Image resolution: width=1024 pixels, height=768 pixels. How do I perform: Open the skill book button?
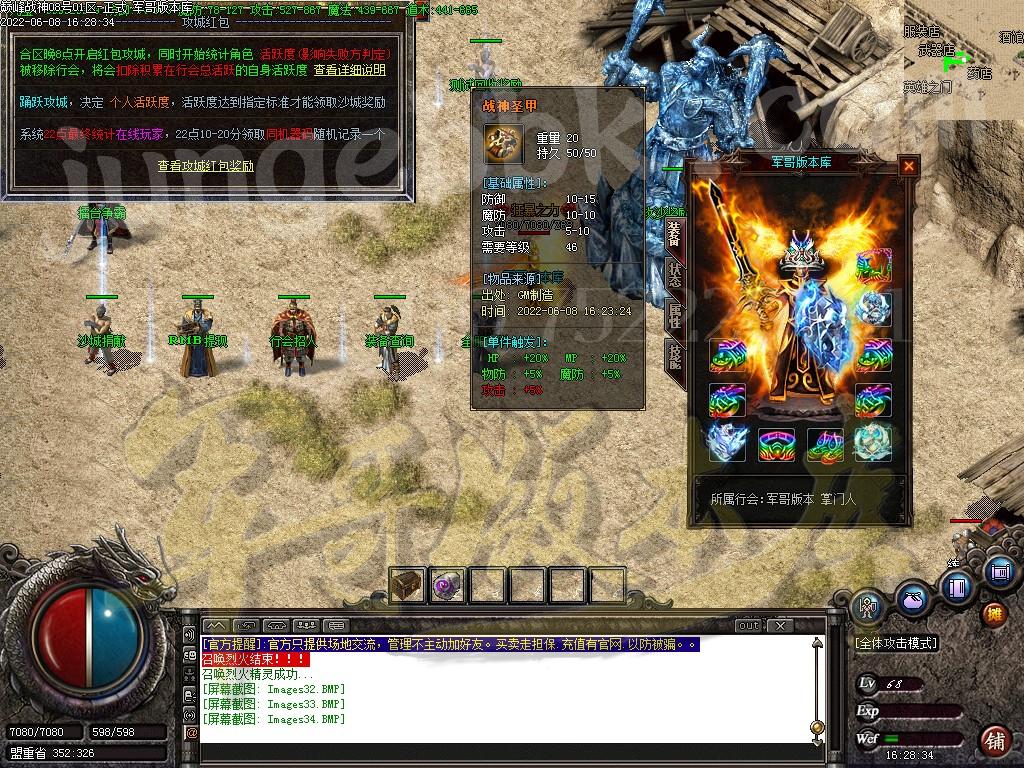[x=956, y=587]
